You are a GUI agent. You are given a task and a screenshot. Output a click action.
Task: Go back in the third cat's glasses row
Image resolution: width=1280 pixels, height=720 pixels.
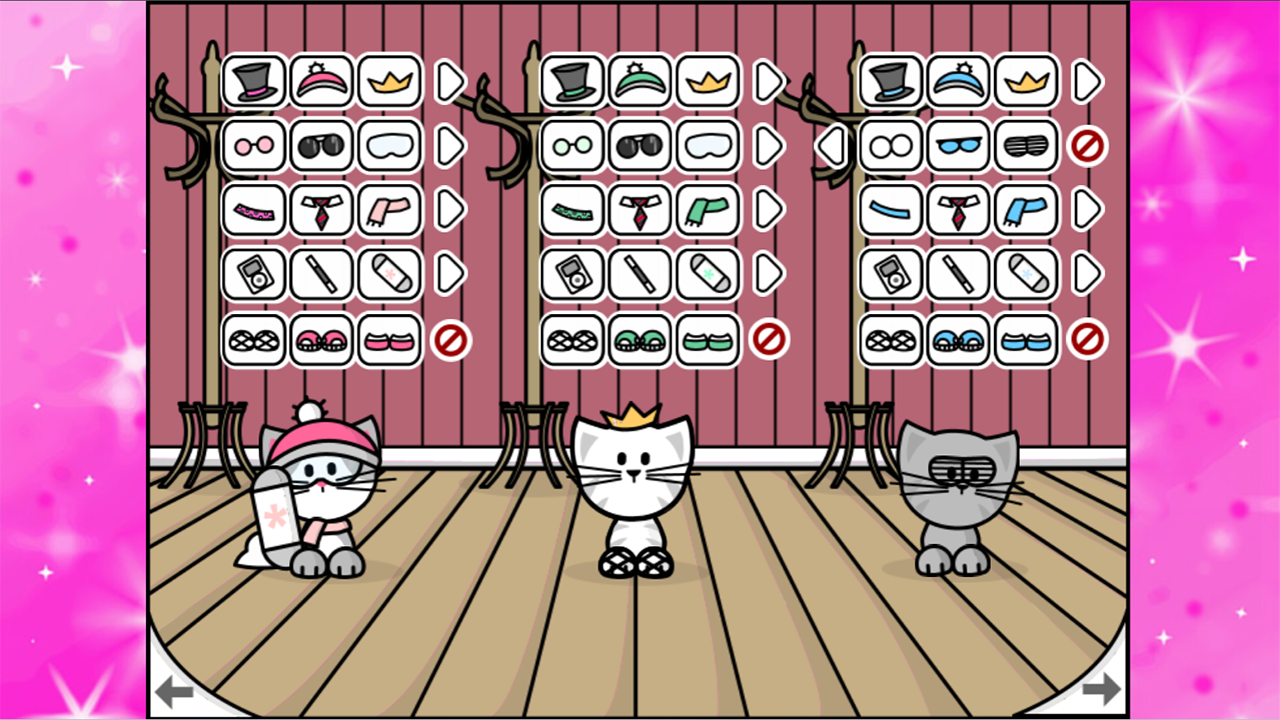830,146
